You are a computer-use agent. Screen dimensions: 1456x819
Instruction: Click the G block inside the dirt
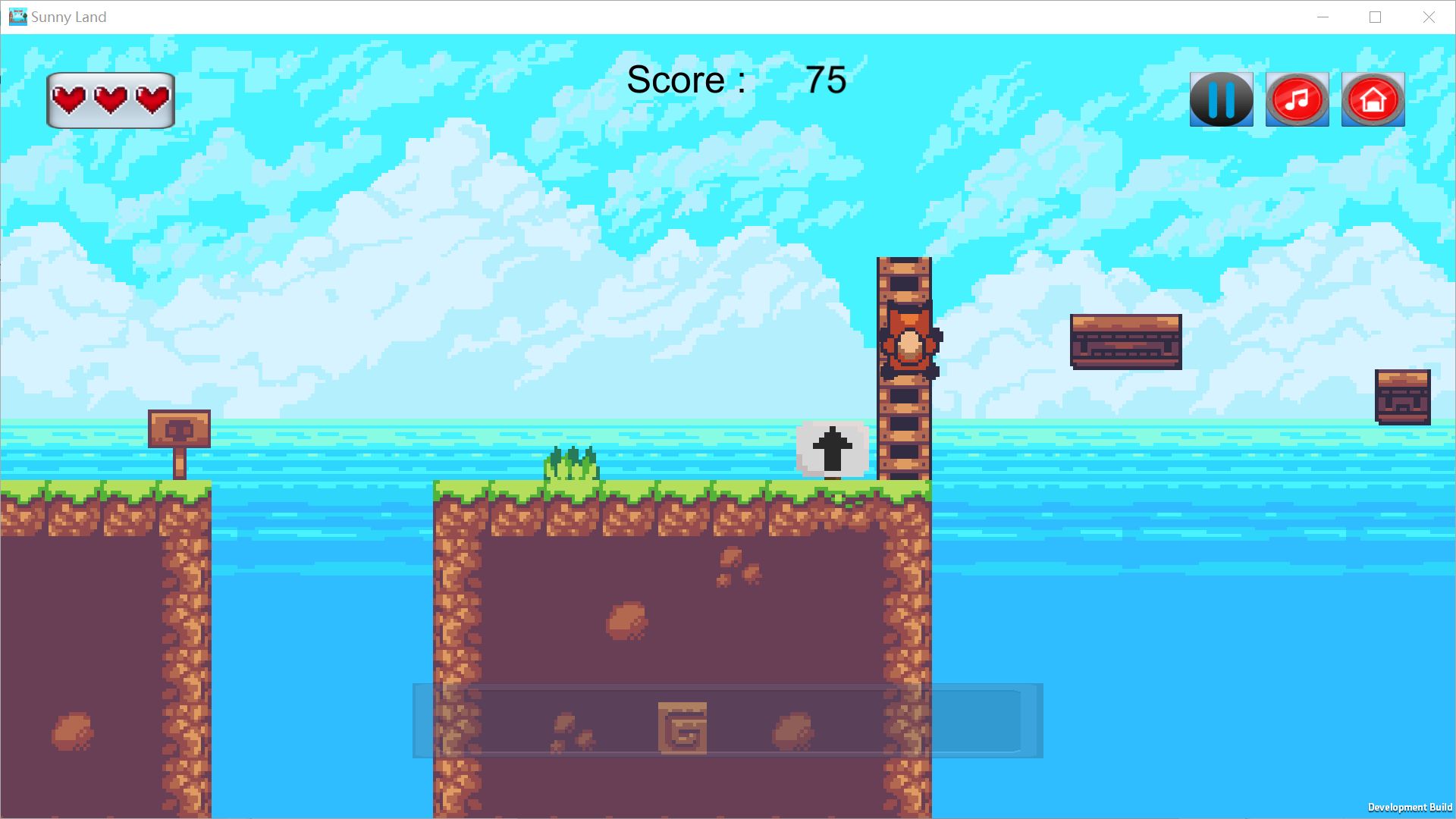[683, 726]
